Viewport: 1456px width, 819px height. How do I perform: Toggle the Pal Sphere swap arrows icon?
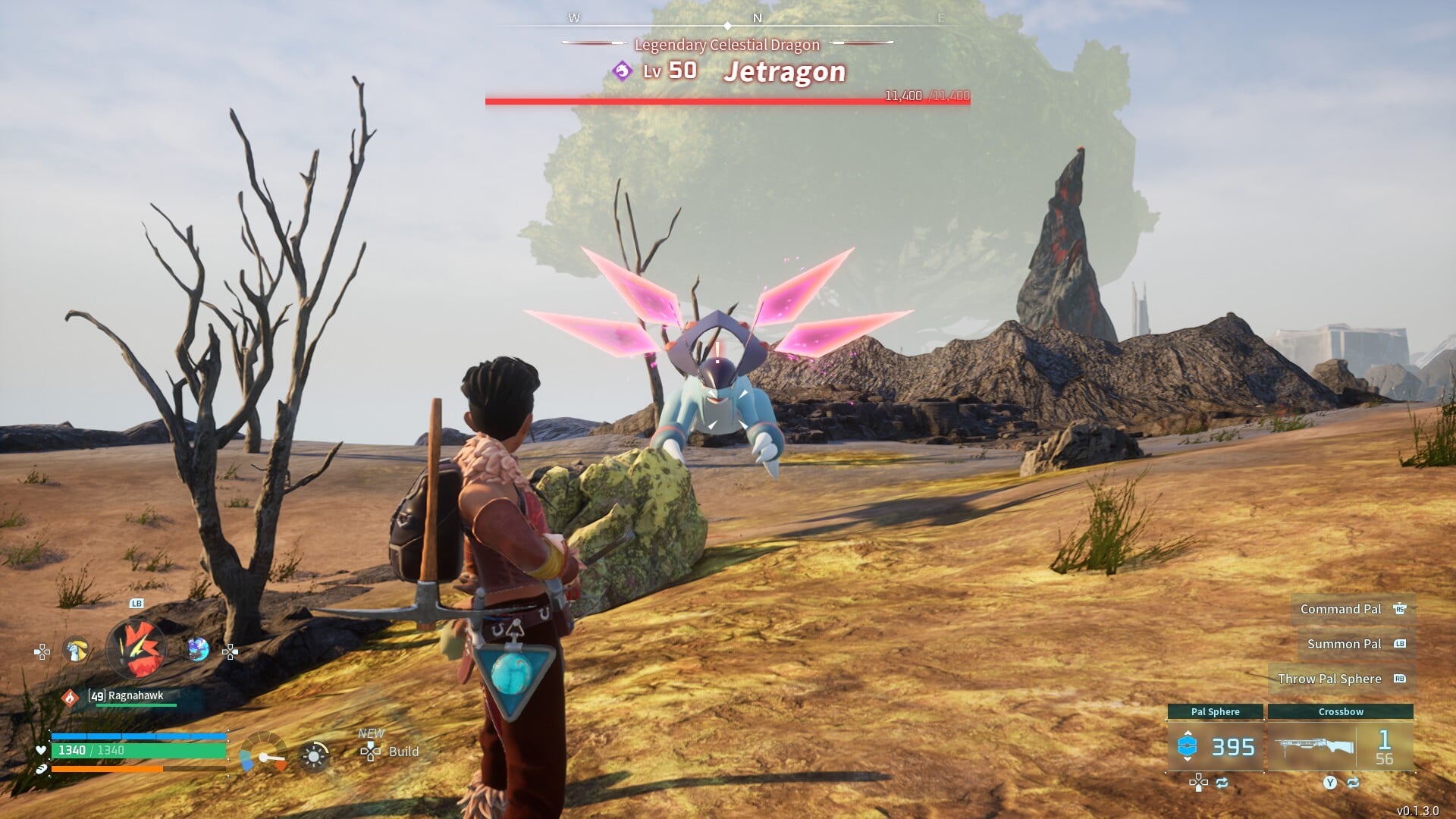point(1222,783)
